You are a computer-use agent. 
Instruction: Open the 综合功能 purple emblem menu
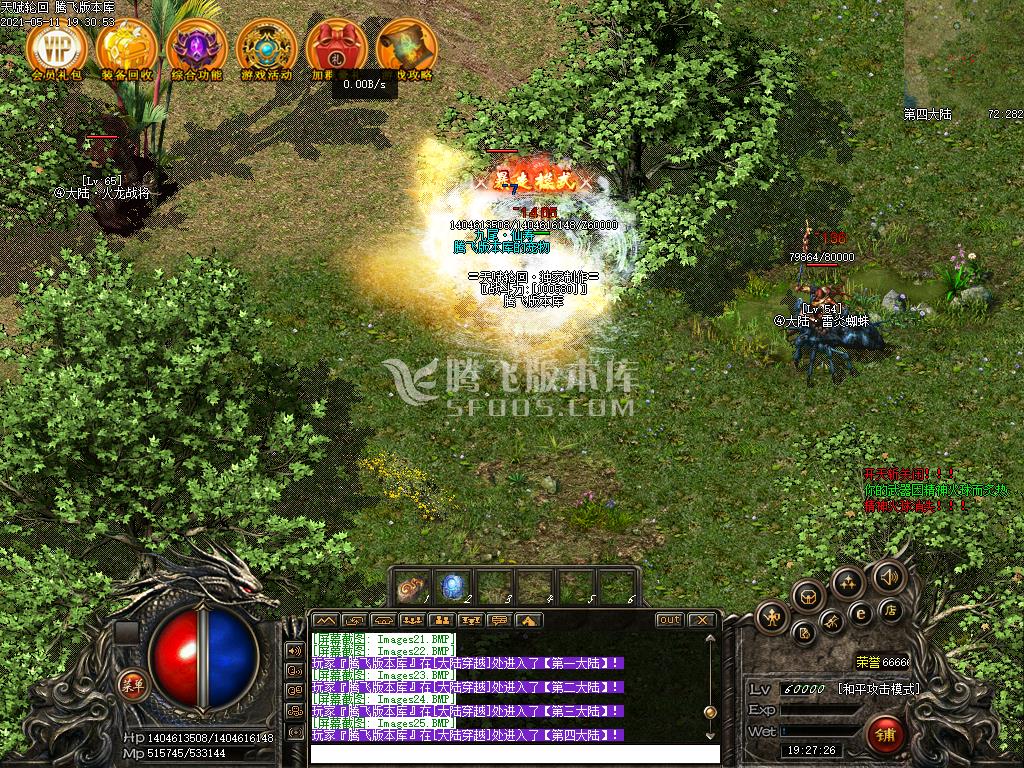[x=197, y=46]
